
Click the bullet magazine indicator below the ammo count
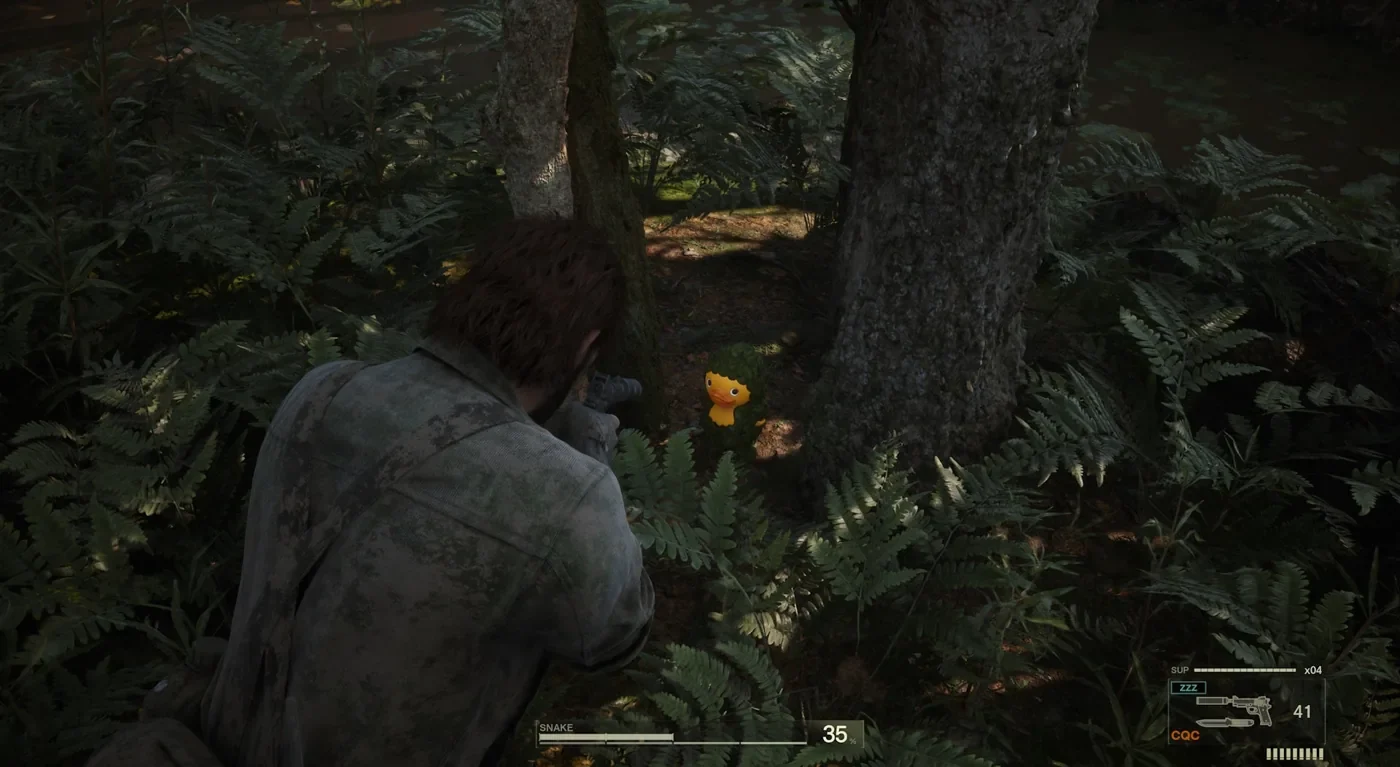[1295, 753]
